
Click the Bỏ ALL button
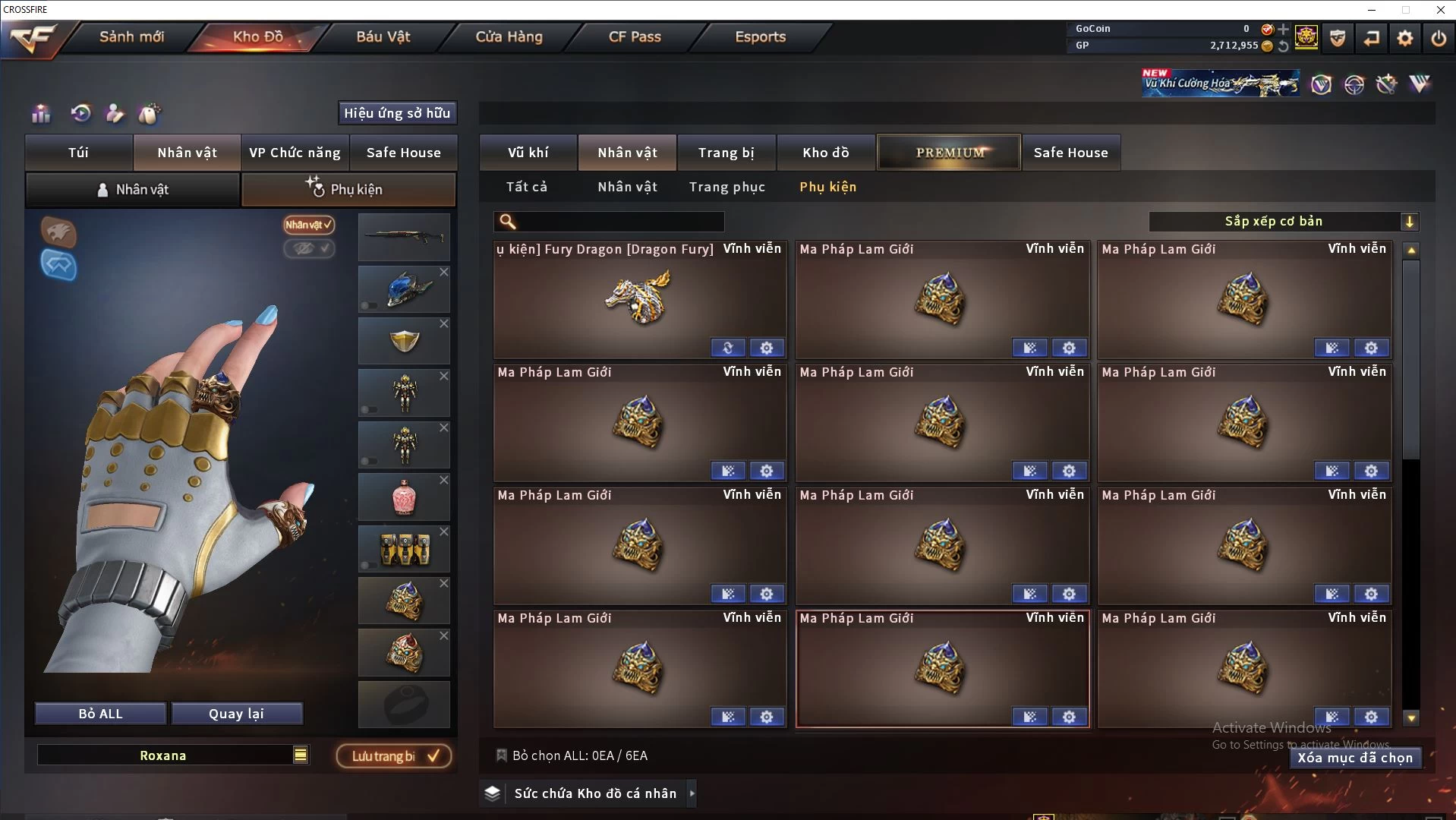pyautogui.click(x=100, y=714)
